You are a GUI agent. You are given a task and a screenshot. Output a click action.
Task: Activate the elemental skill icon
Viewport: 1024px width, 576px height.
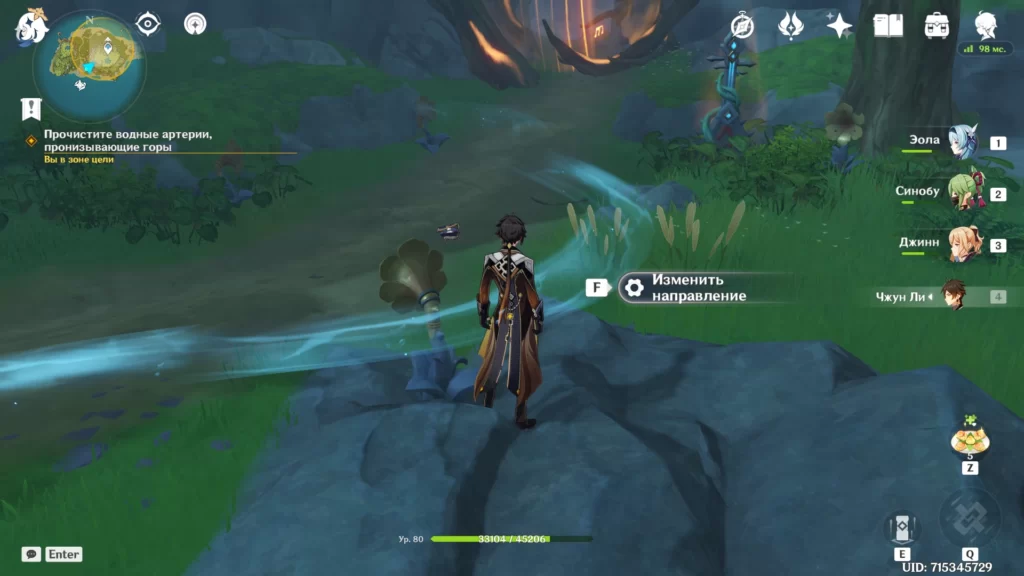(901, 528)
